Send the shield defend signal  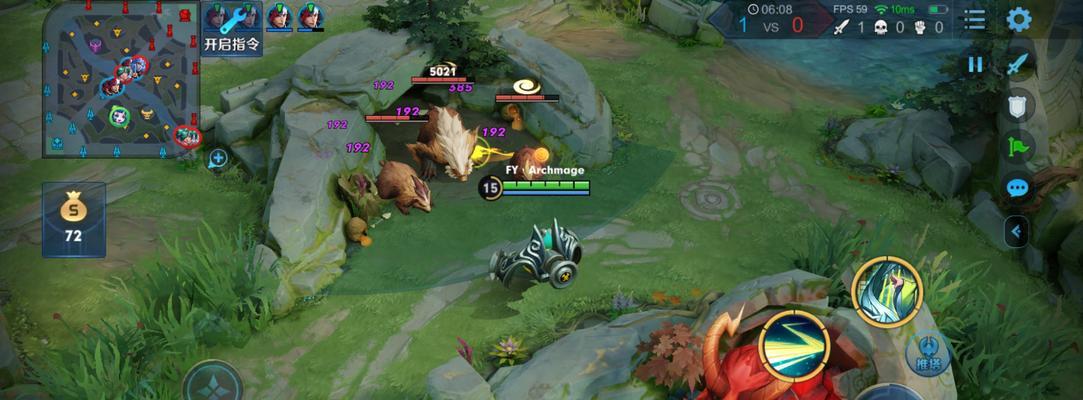[x=1017, y=106]
